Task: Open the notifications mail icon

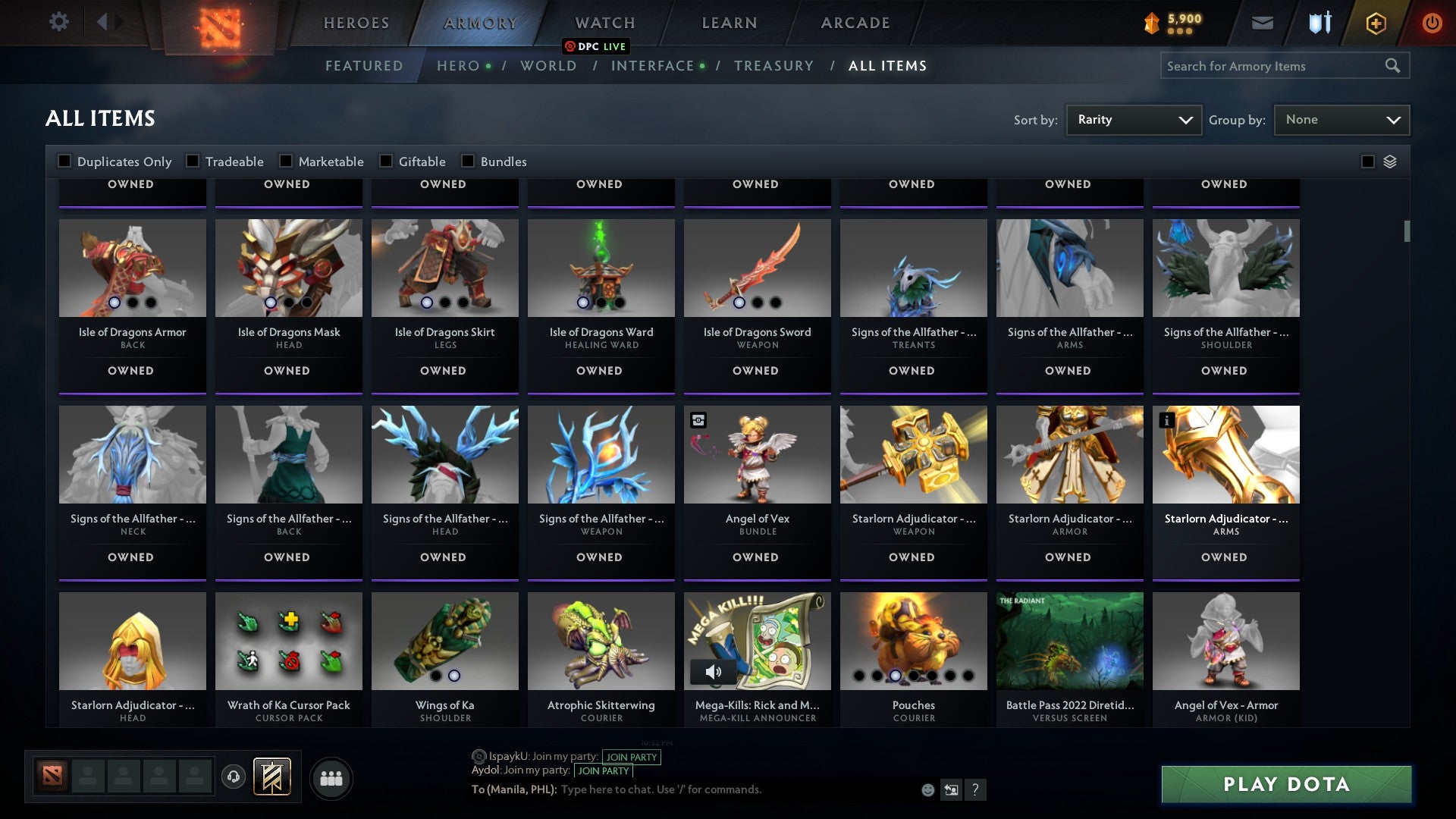Action: tap(1263, 23)
